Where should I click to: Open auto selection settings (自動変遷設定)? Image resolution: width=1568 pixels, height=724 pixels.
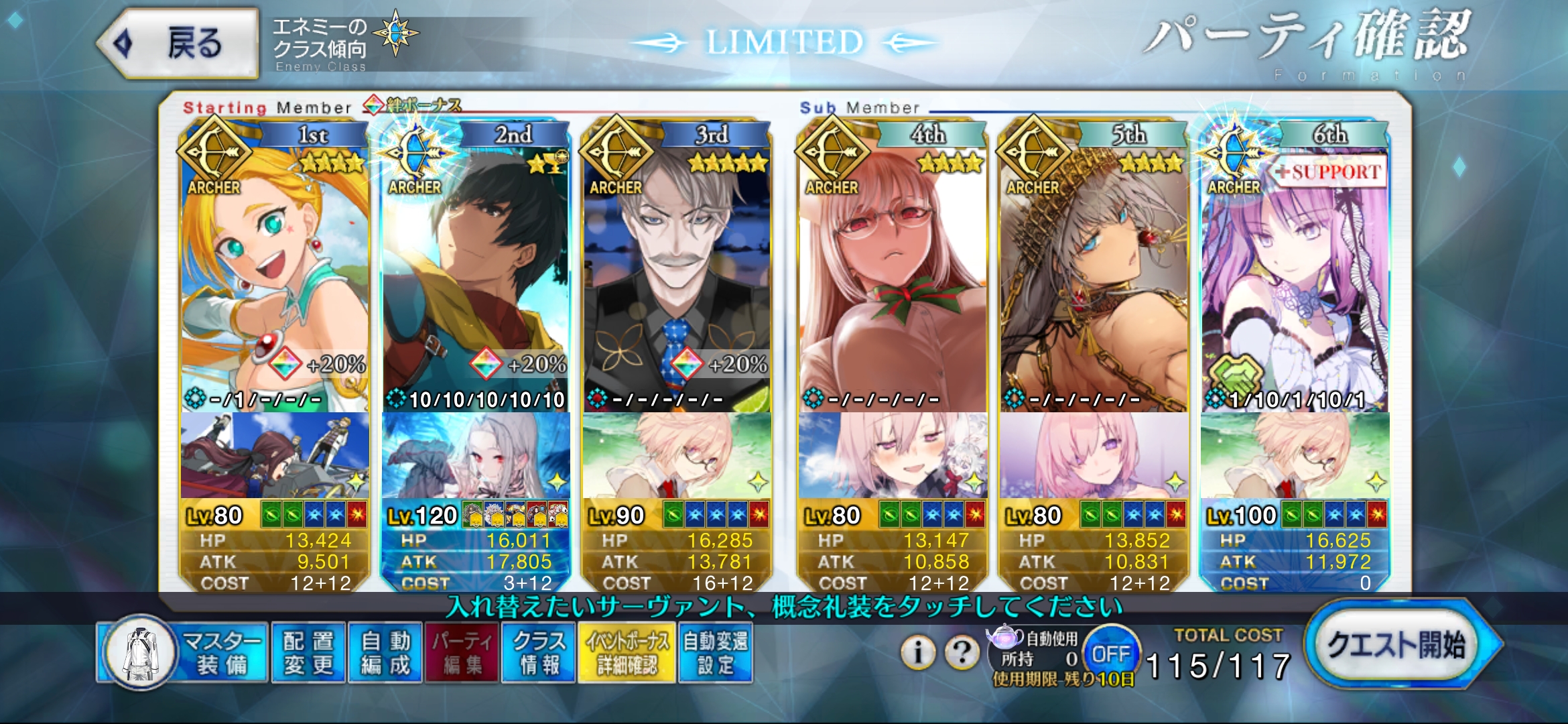[x=716, y=653]
